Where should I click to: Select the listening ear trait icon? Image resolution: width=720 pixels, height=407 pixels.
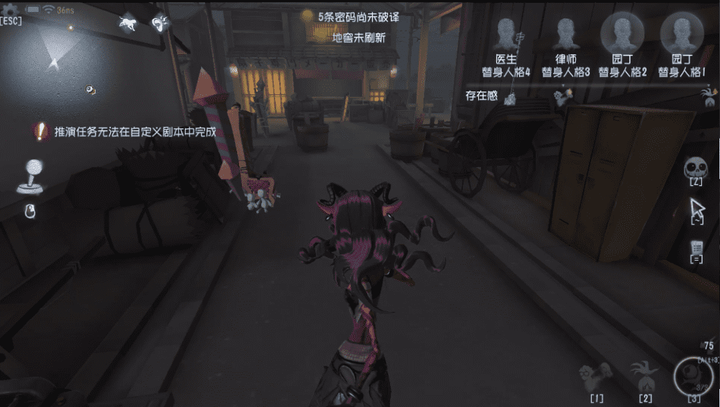160,22
